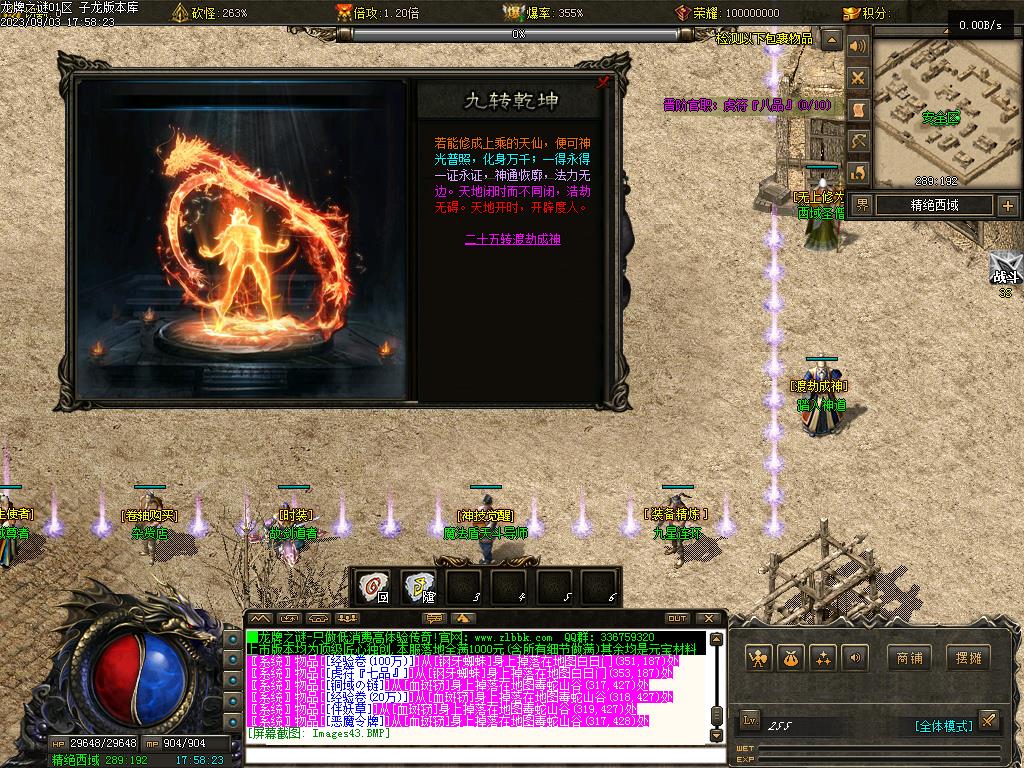1024x768 pixels.
Task: Click the OUT button on chat bar
Action: [x=677, y=618]
